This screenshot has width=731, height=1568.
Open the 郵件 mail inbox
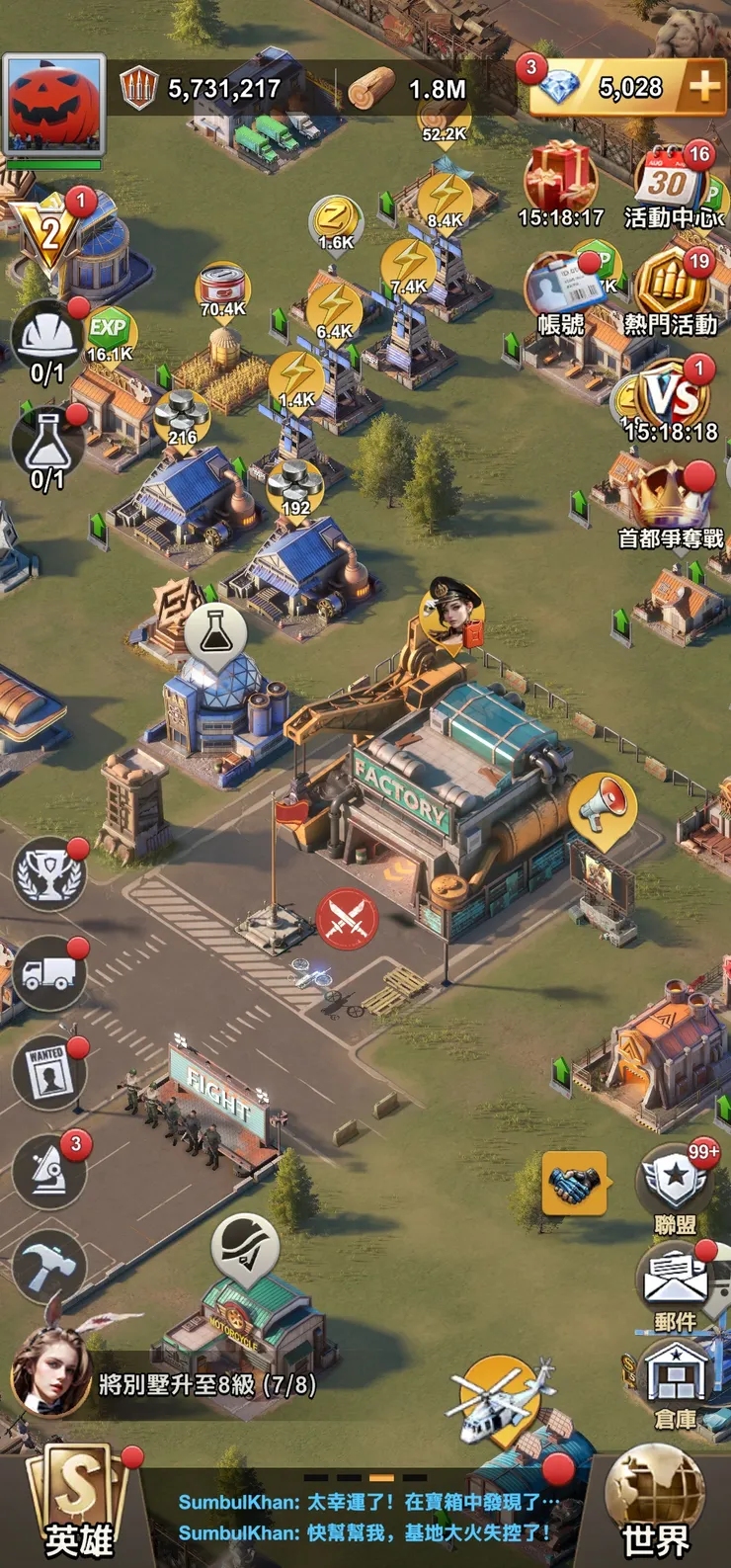coord(676,1282)
